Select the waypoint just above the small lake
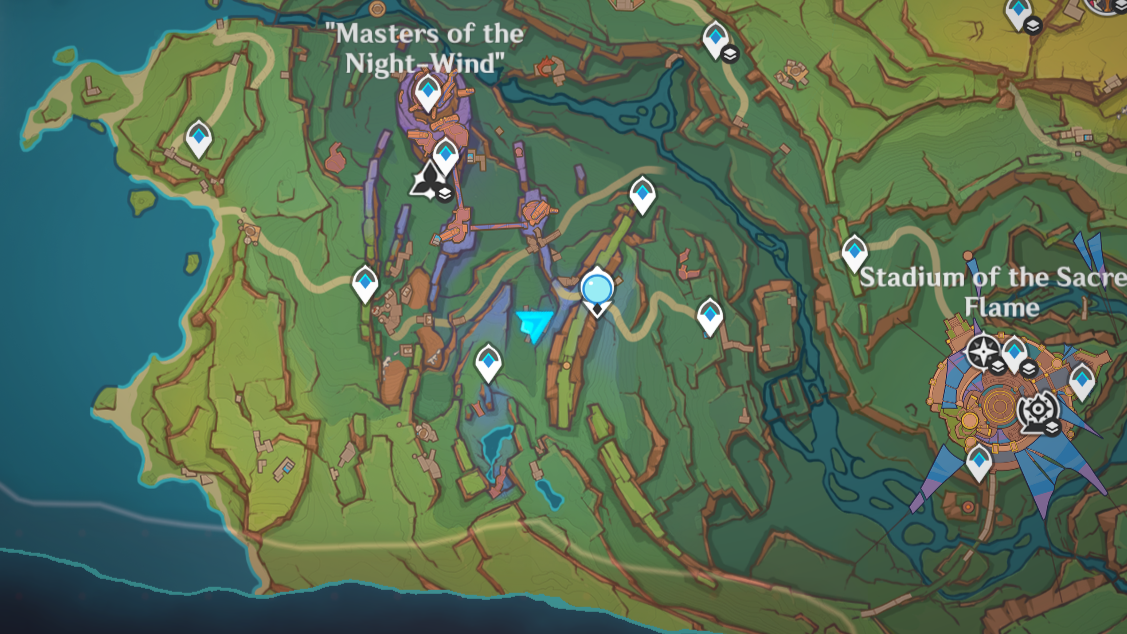This screenshot has width=1127, height=634. 488,361
